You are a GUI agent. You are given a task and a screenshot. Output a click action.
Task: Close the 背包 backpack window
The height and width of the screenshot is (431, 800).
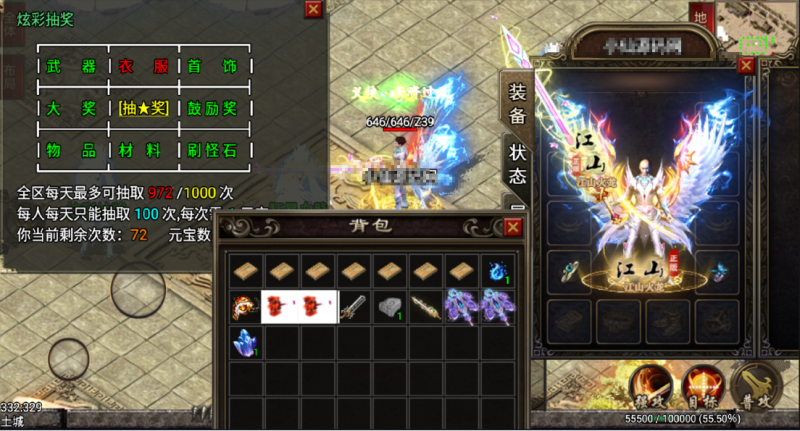click(x=512, y=227)
